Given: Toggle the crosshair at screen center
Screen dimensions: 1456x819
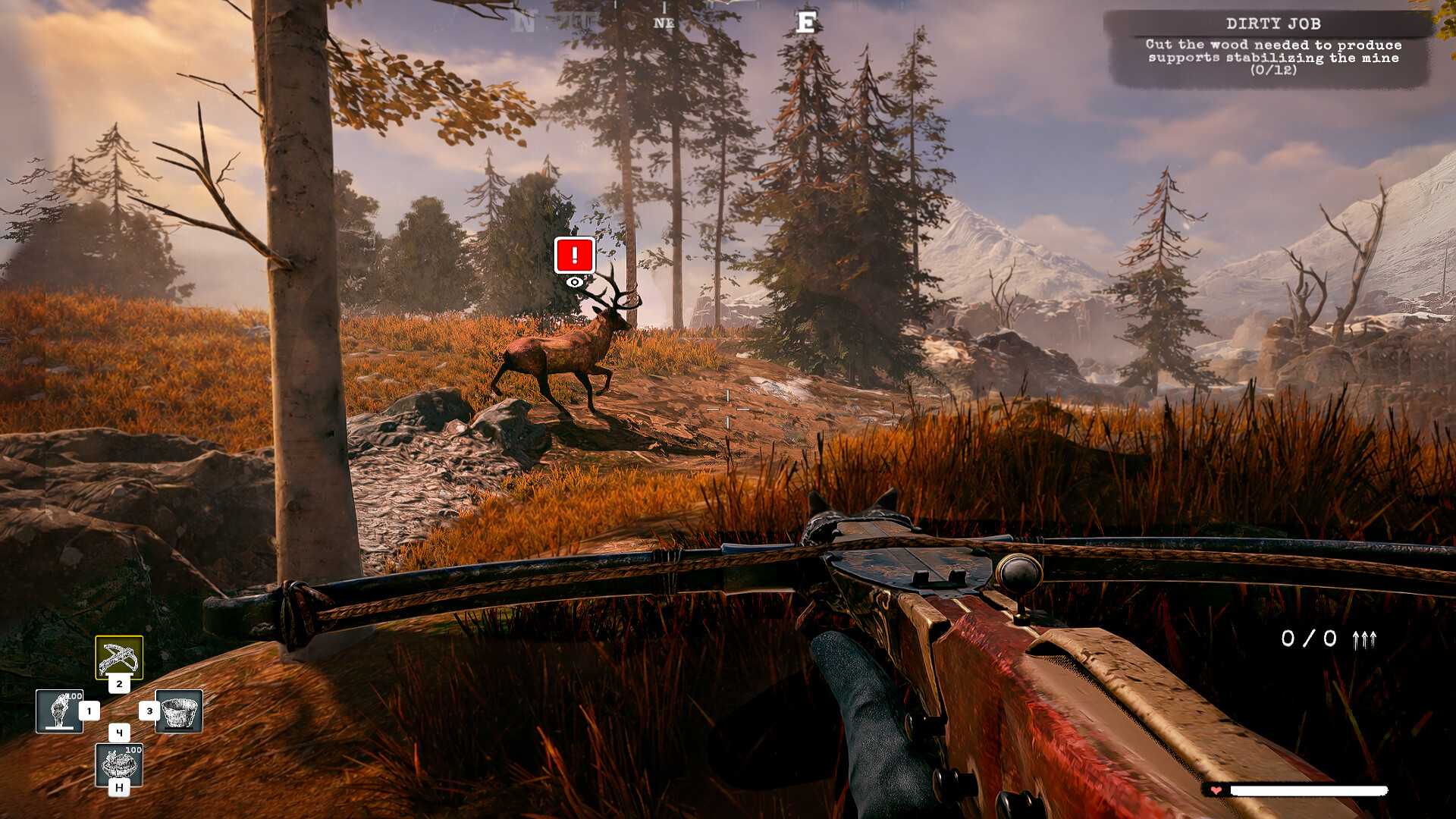Looking at the screenshot, I should pos(728,409).
